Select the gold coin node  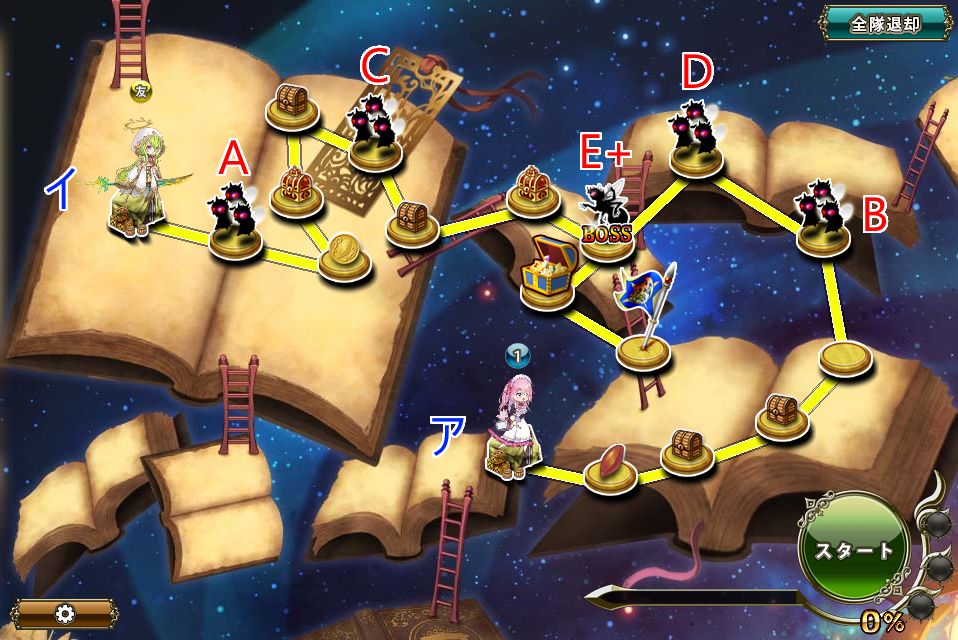[345, 256]
